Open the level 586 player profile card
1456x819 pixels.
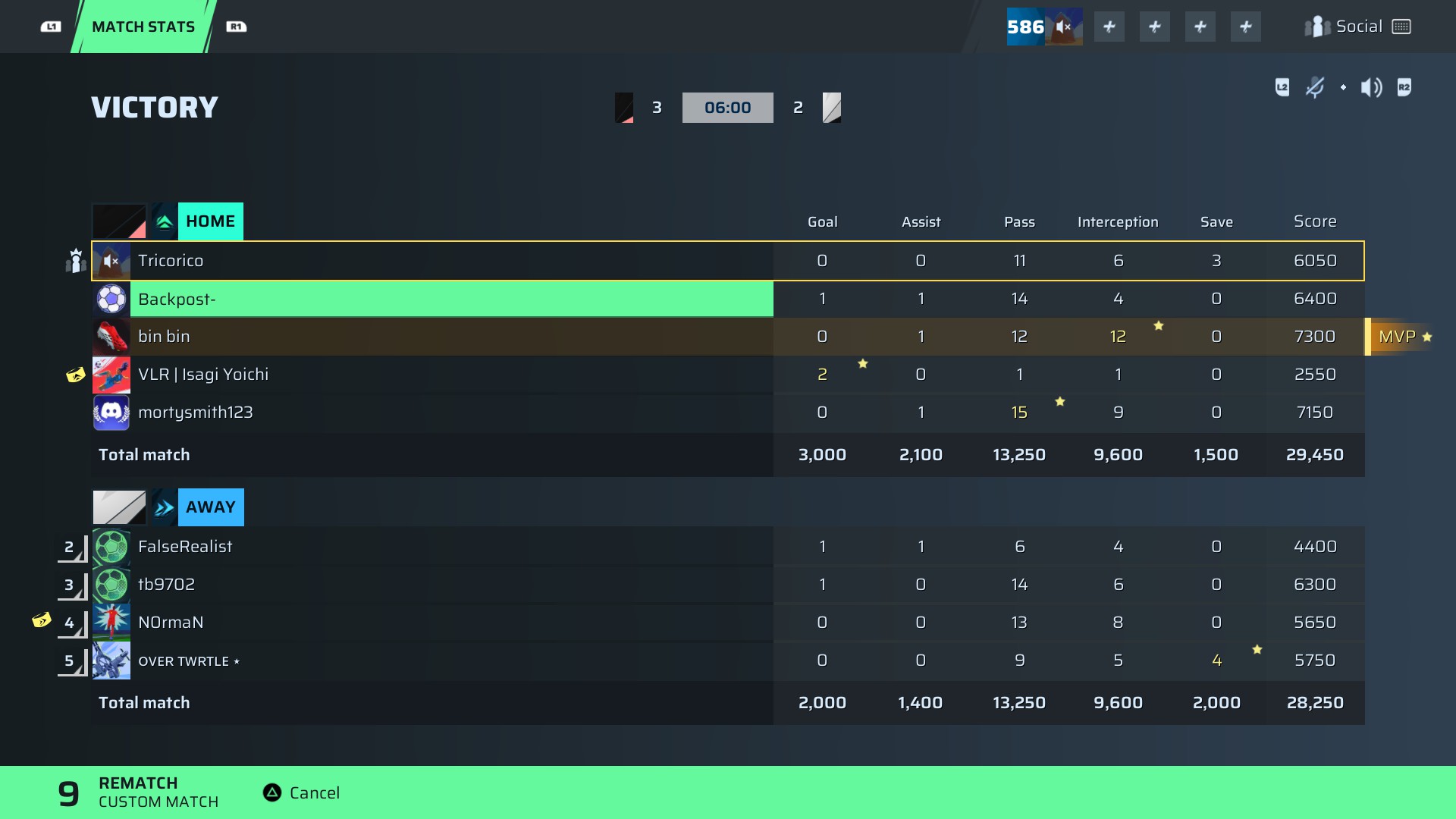pos(1043,27)
